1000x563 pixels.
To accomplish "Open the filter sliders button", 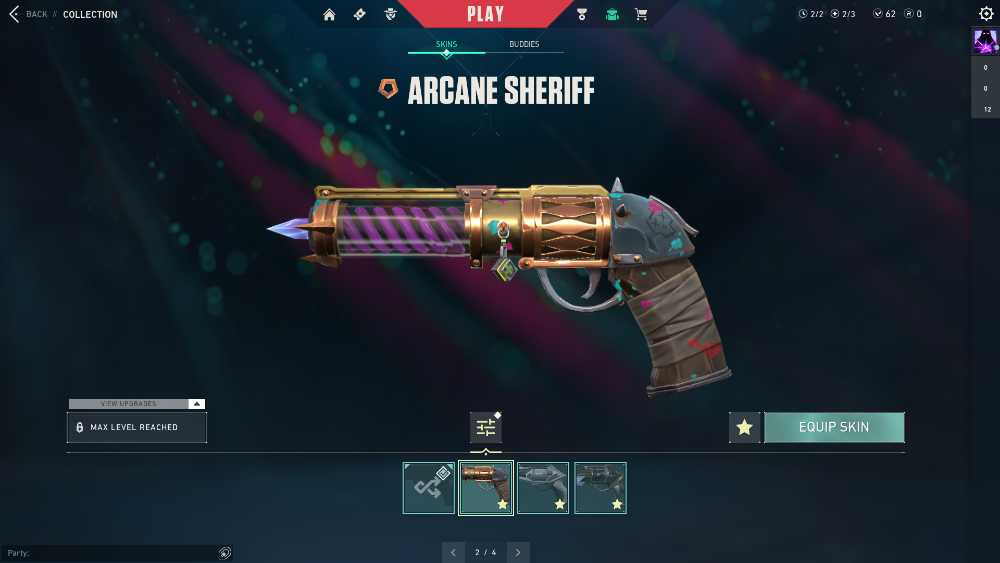I will [486, 428].
